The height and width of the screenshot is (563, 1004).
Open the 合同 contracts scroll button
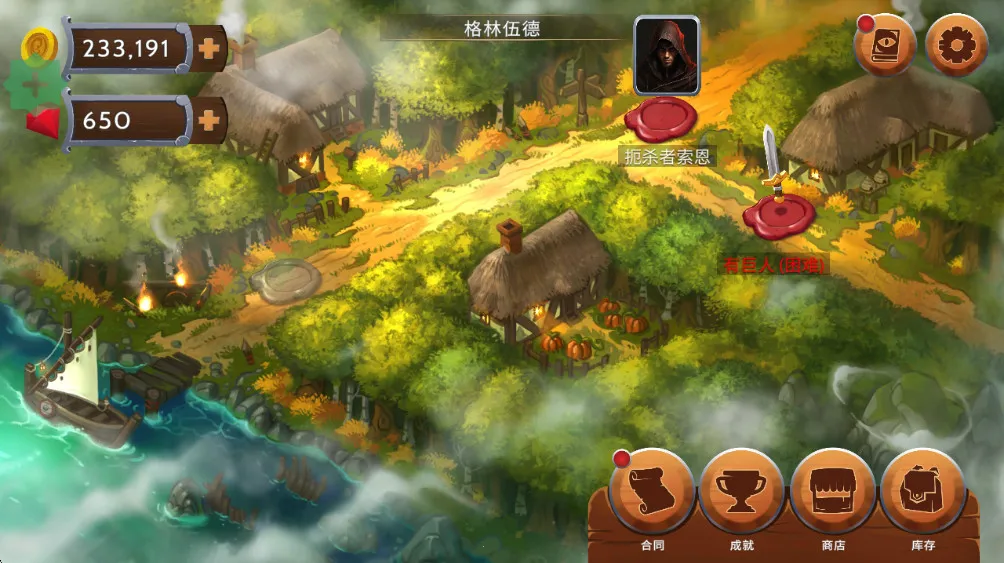tap(652, 491)
